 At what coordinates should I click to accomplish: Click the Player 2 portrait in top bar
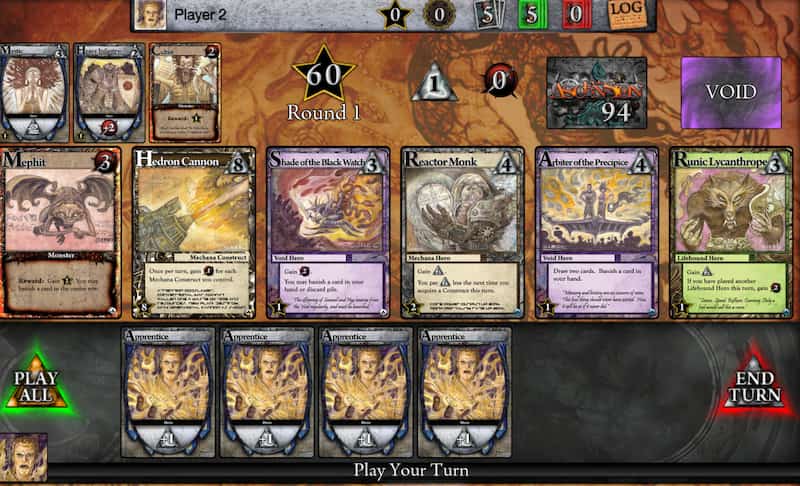[148, 14]
